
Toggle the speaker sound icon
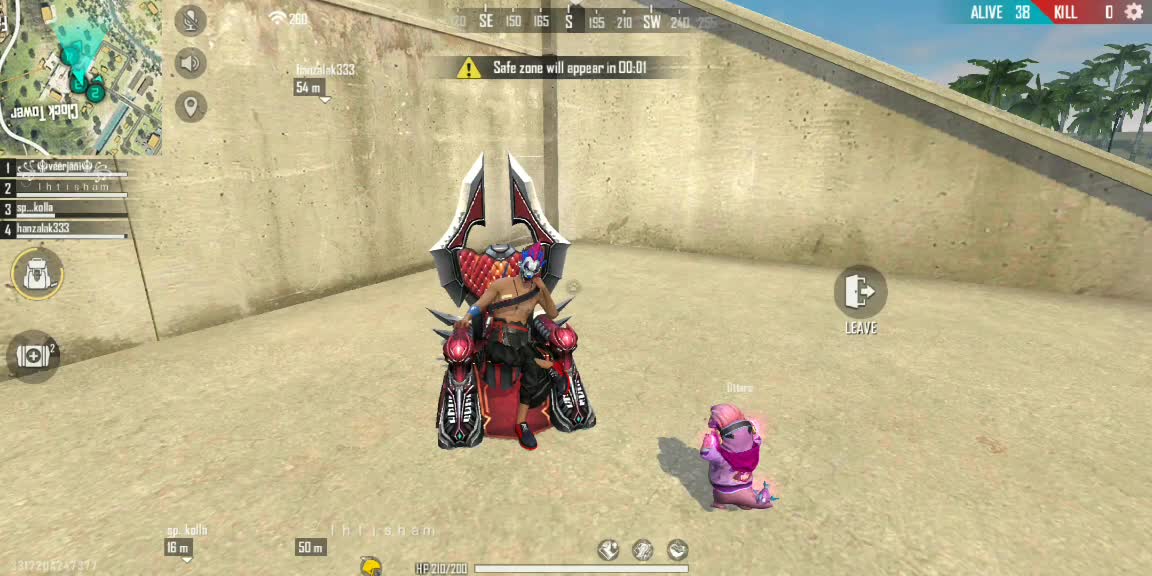click(190, 63)
